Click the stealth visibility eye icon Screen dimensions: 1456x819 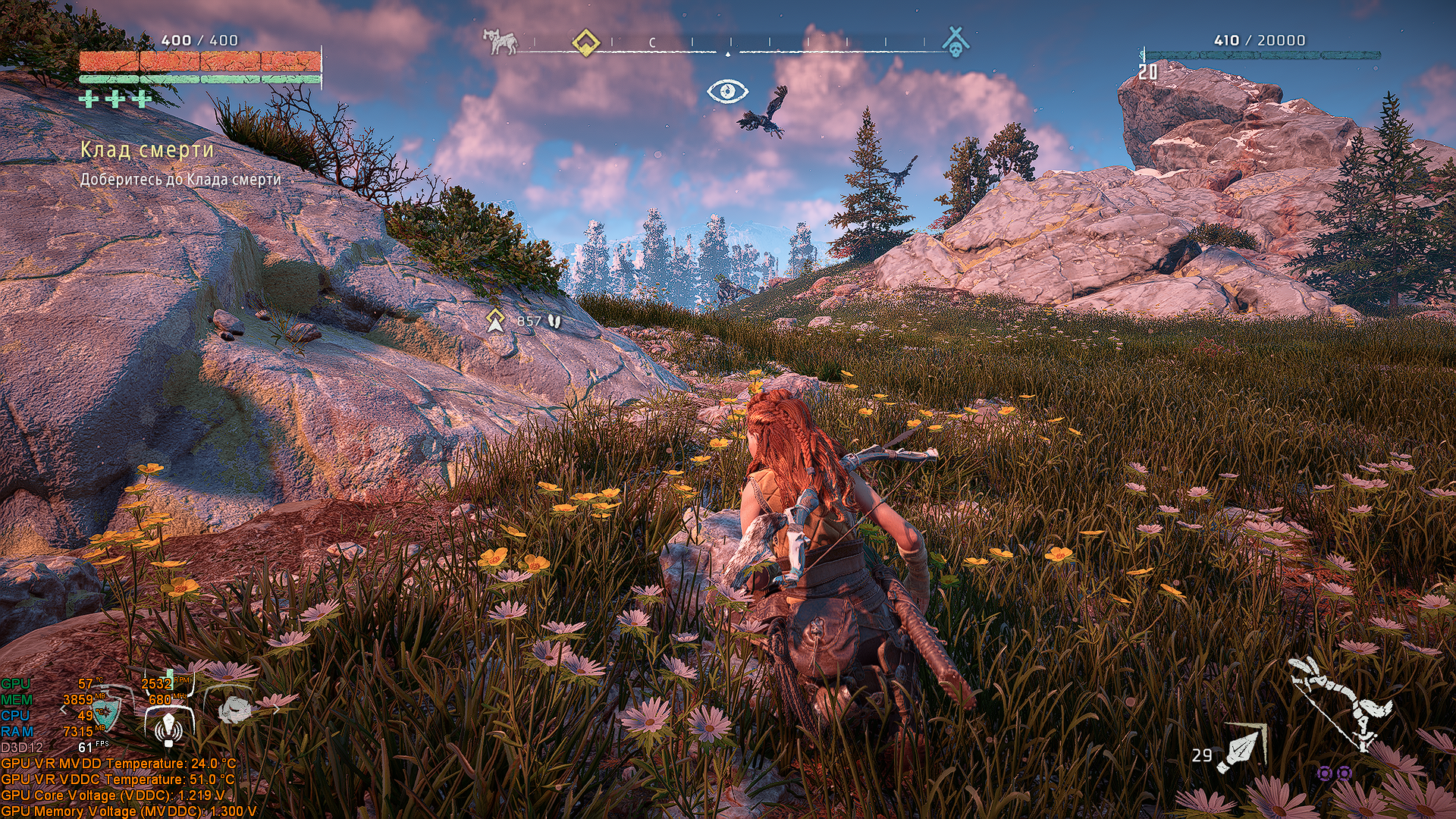point(727,92)
